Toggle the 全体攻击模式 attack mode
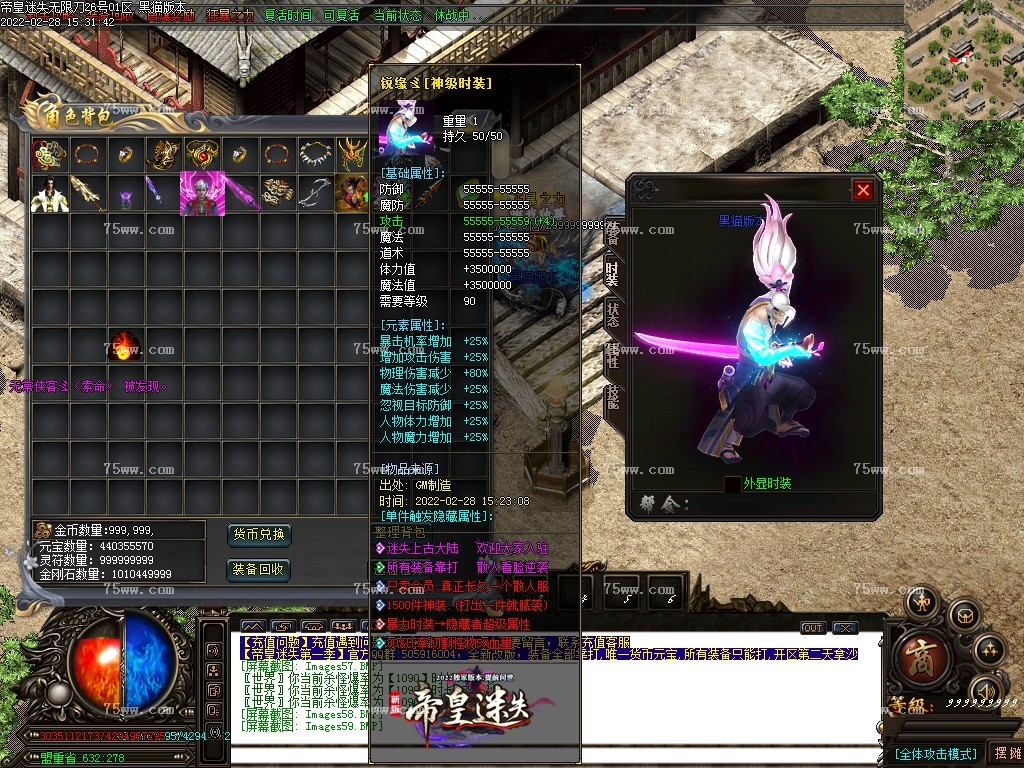The width and height of the screenshot is (1024, 768). pos(934,753)
